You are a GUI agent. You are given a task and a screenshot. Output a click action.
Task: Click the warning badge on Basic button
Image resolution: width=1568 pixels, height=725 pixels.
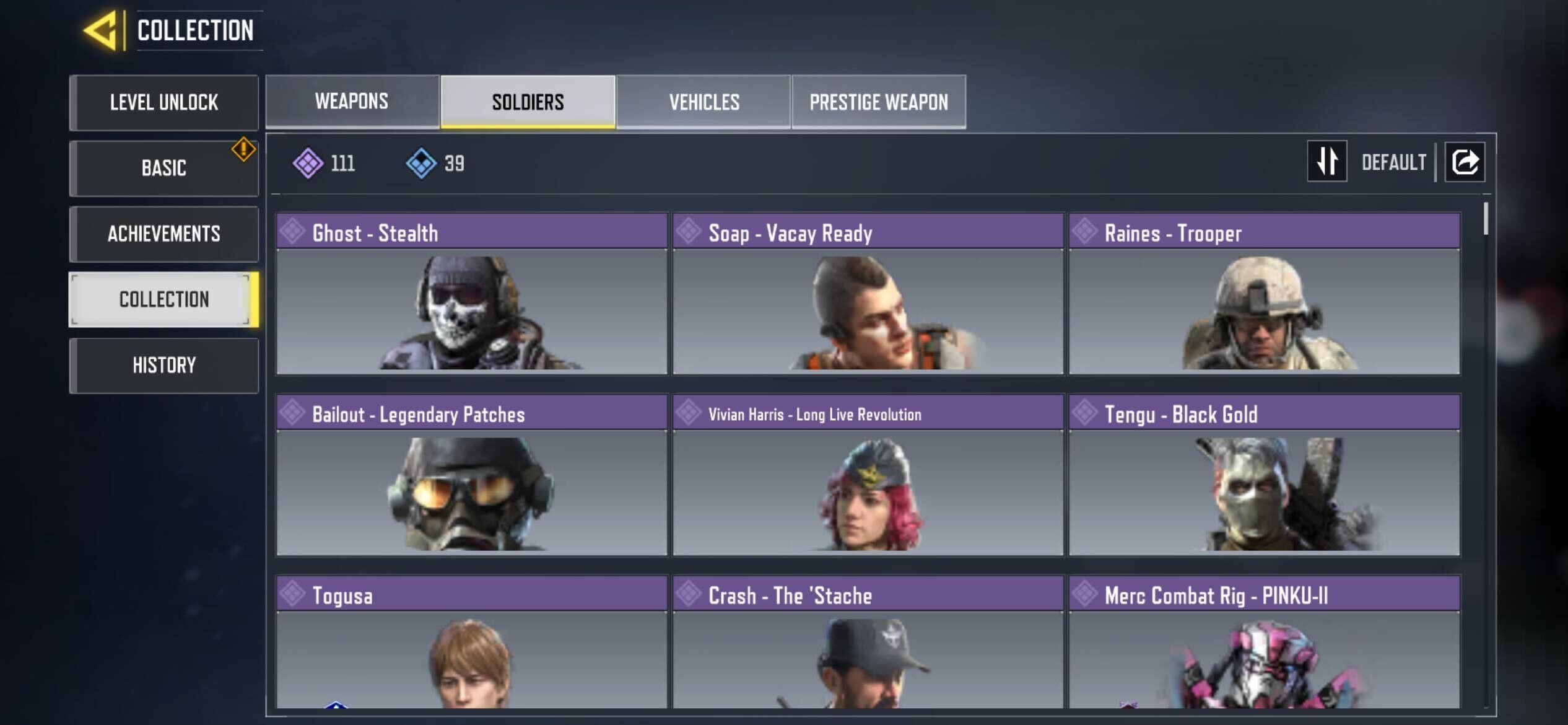click(x=243, y=149)
